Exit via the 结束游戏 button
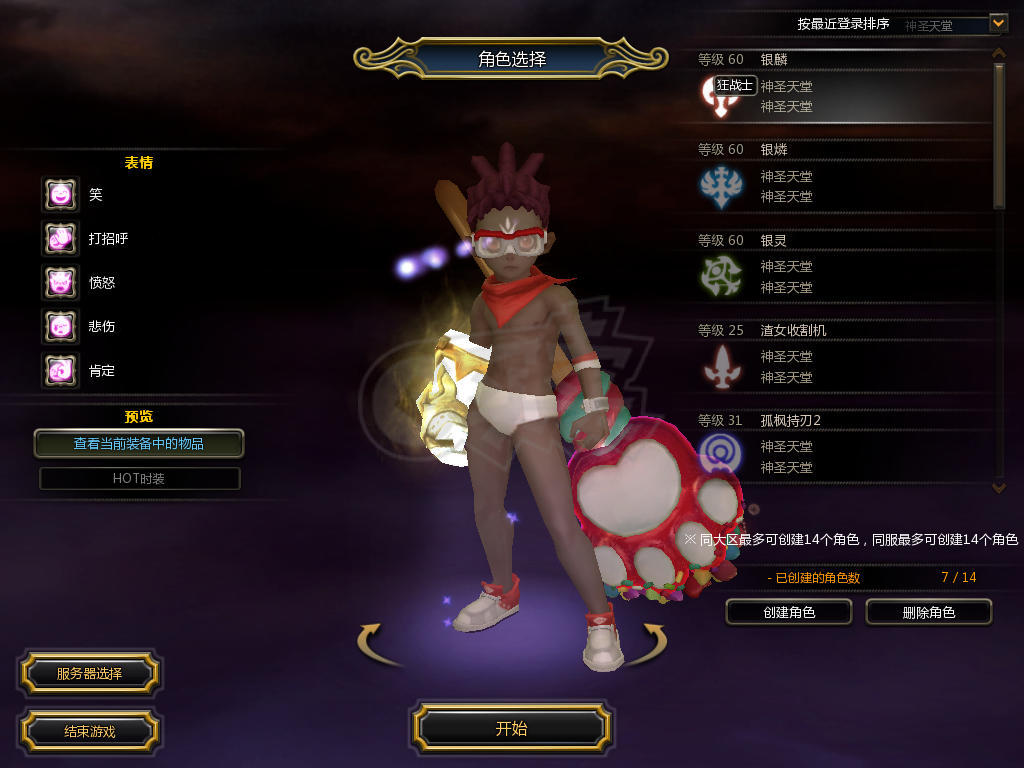 89,731
